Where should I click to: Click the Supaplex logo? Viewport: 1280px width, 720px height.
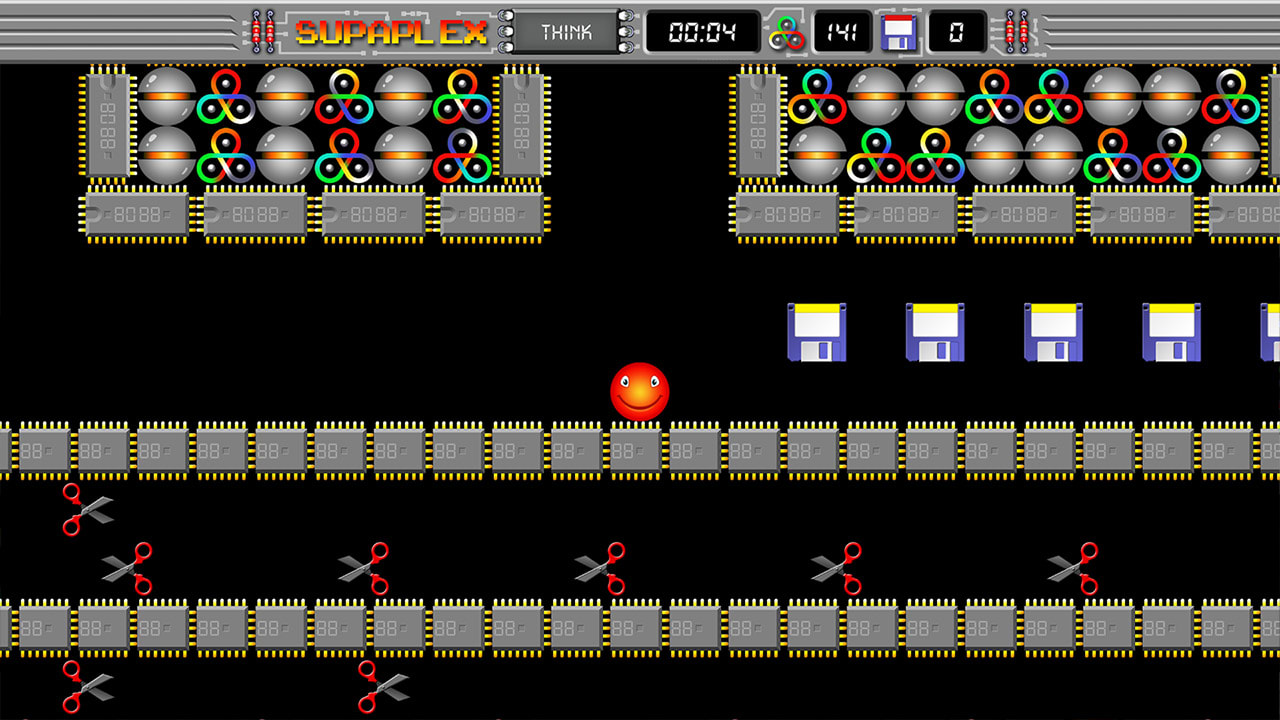[x=390, y=31]
